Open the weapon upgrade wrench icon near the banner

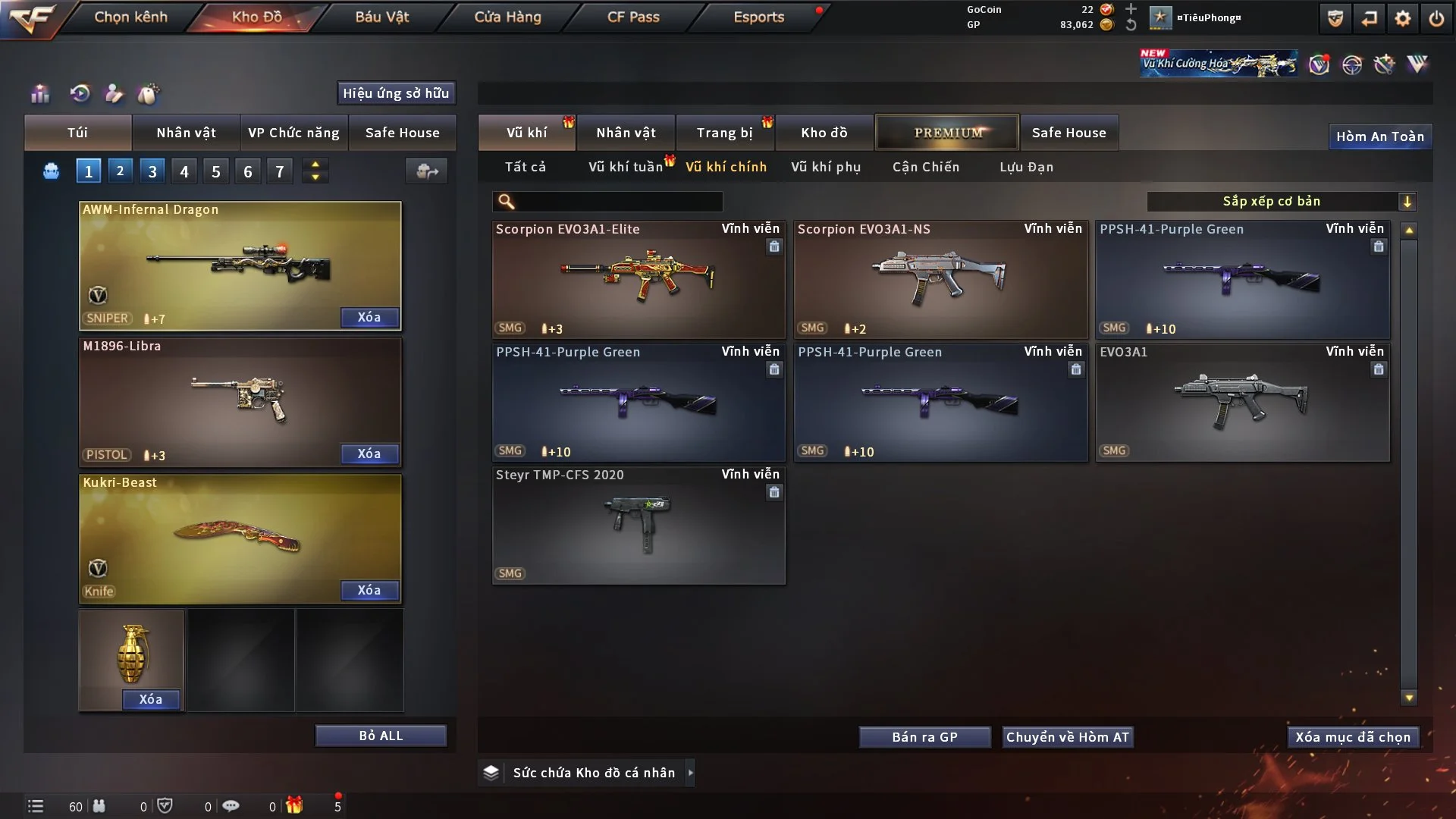point(1385,64)
